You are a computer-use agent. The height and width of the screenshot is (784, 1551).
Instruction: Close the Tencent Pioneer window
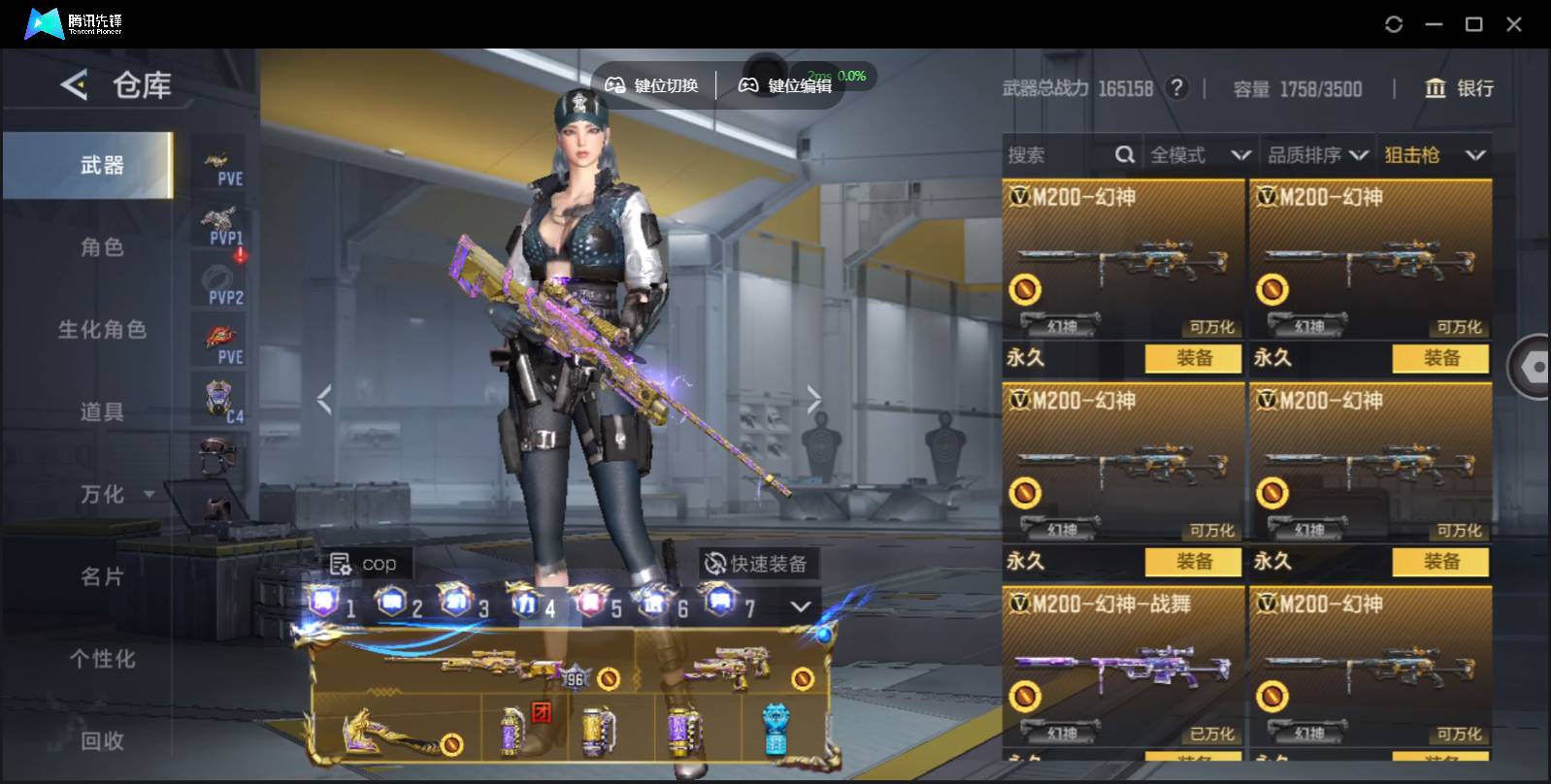tap(1513, 24)
